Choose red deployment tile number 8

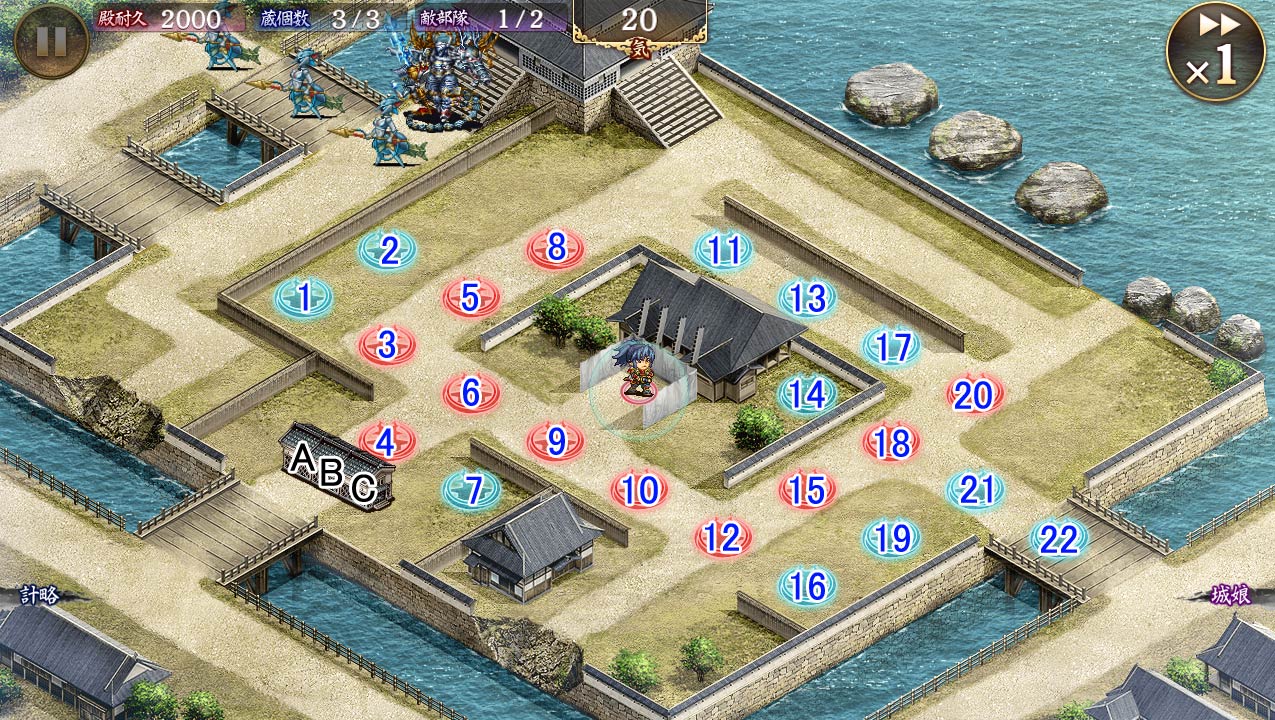(556, 248)
